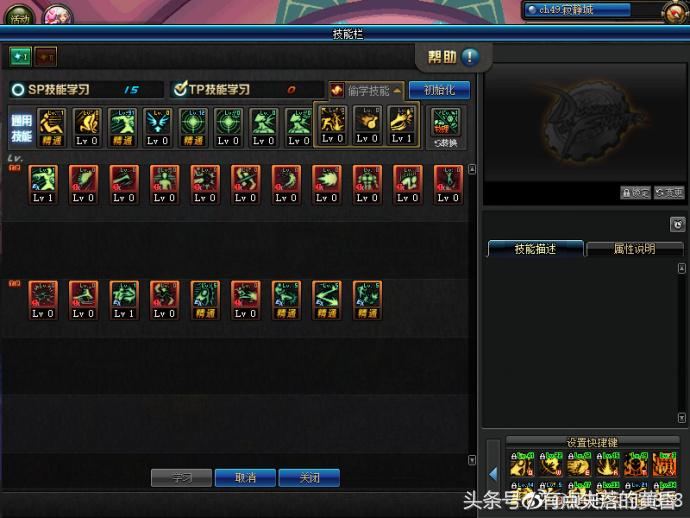Open the 属性说明 tab
Image resolution: width=690 pixels, height=518 pixels.
pos(634,249)
